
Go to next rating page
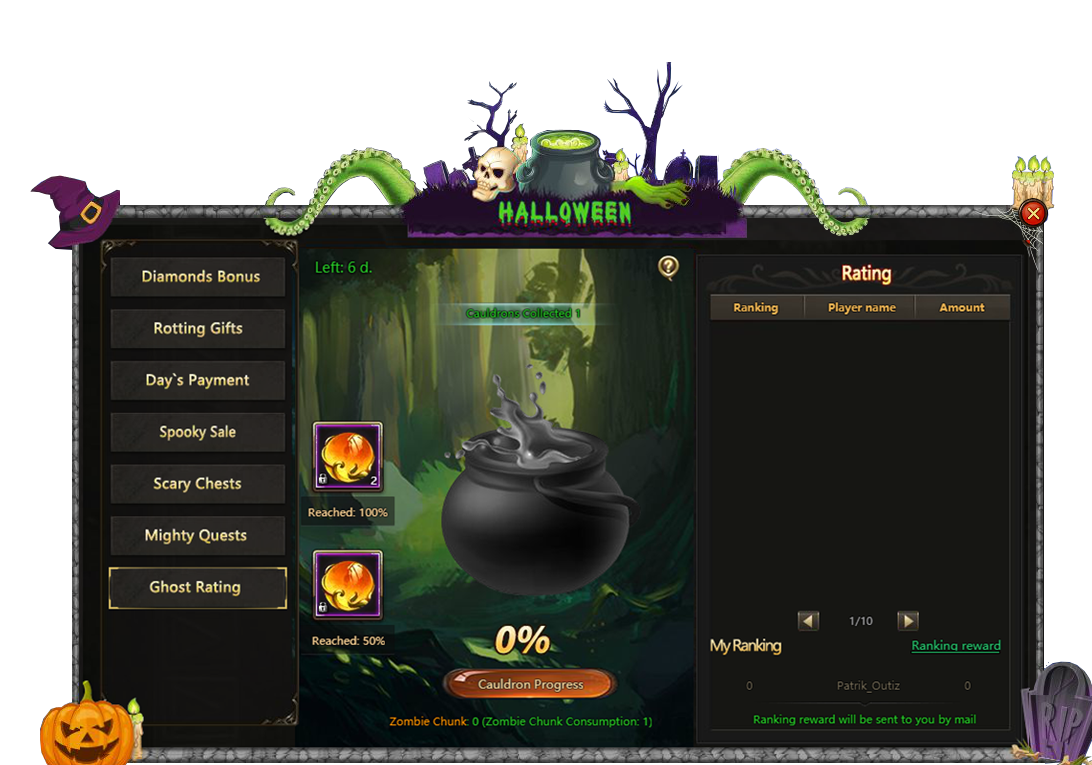click(907, 621)
